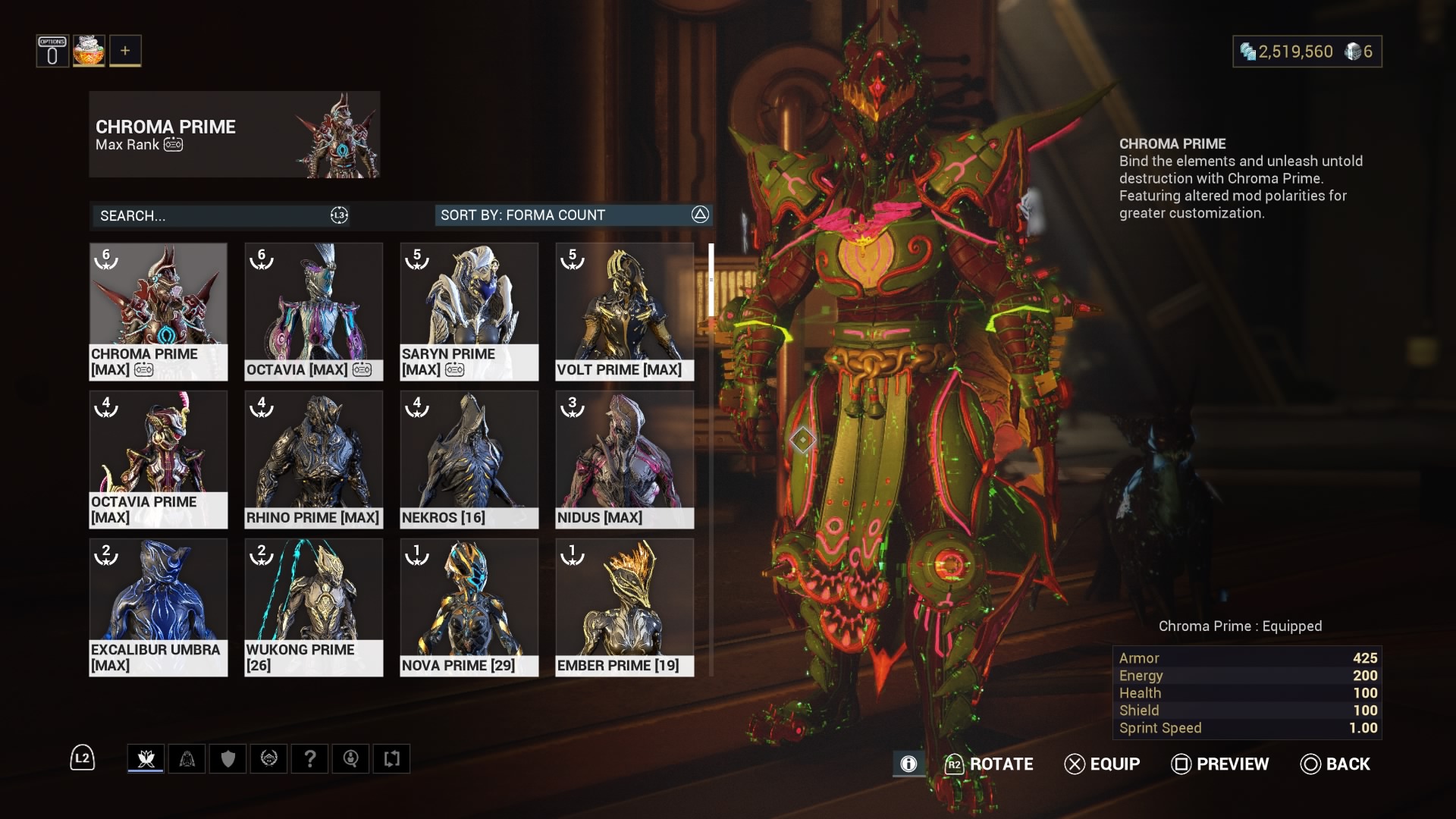Screen dimensions: 1456x819
Task: Toggle the info panel with the i icon
Action: tap(908, 764)
